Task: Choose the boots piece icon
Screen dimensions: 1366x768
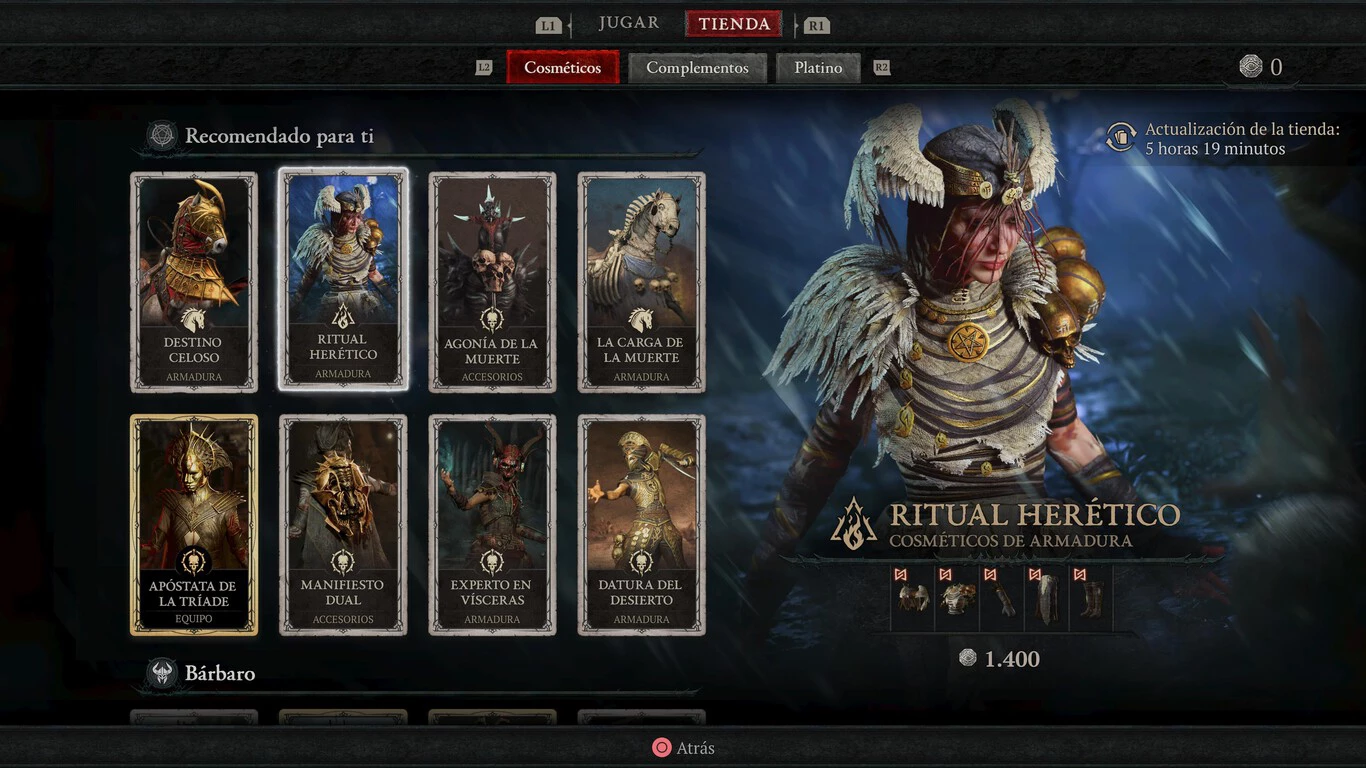Action: click(1092, 598)
